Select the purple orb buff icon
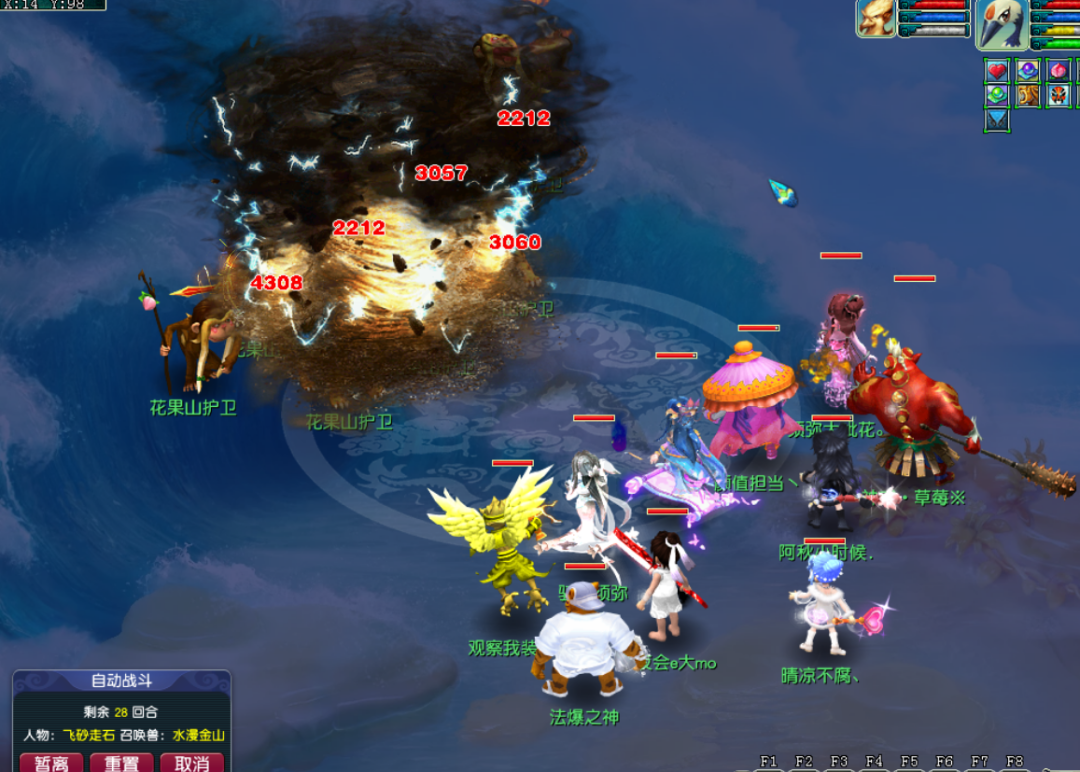The image size is (1080, 772). coord(1027,71)
